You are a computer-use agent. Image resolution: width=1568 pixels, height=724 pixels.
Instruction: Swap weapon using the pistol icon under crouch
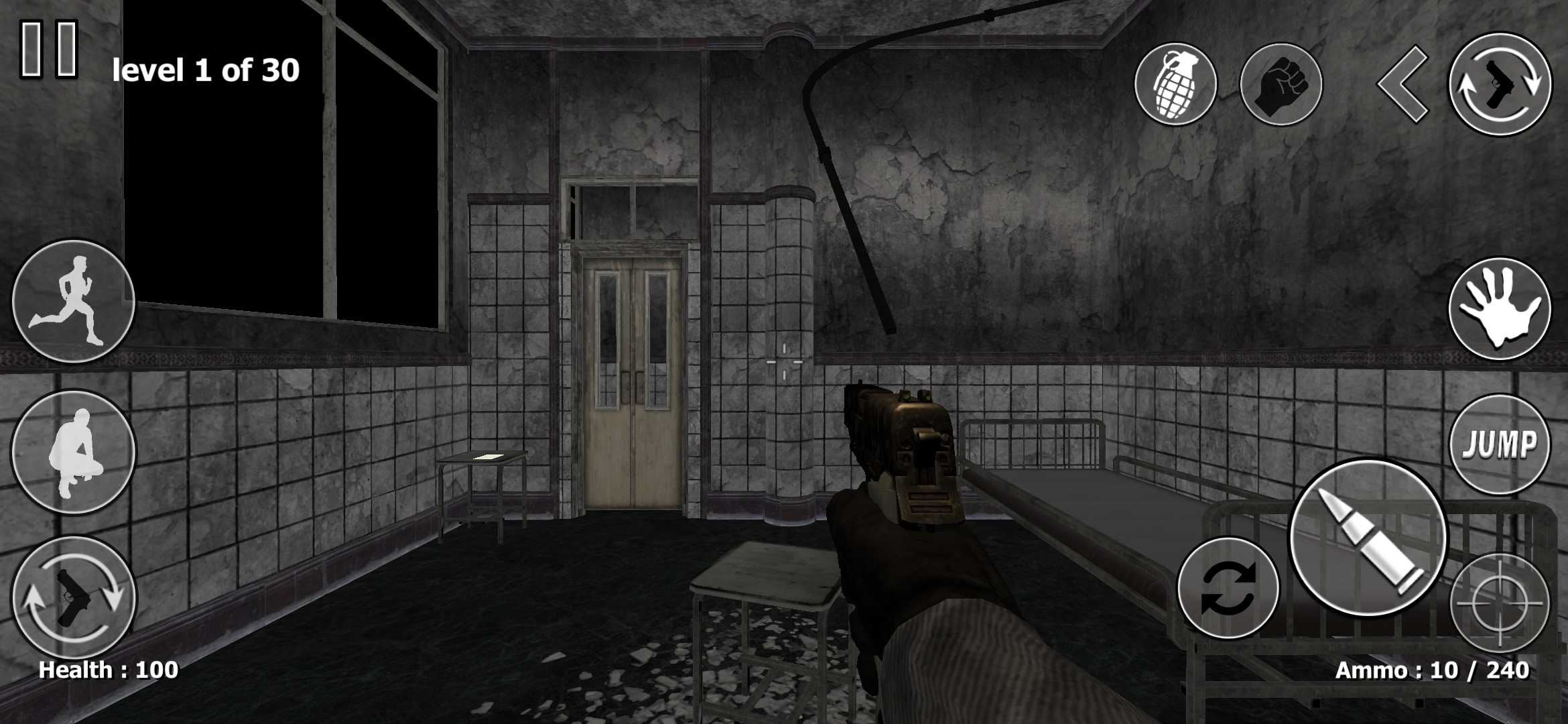(74, 597)
